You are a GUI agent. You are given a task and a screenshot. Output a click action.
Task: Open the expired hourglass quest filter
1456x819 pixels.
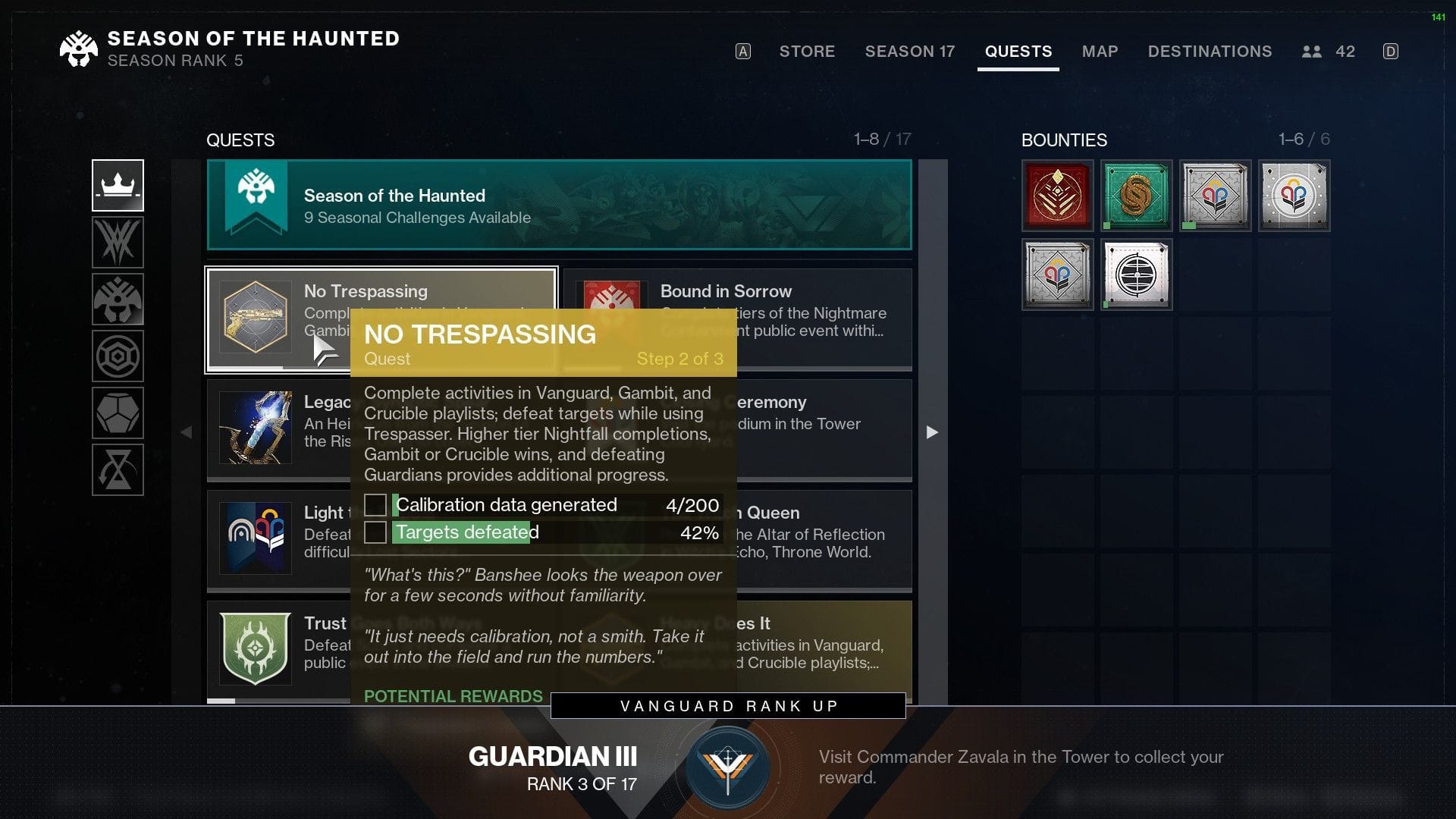[118, 470]
